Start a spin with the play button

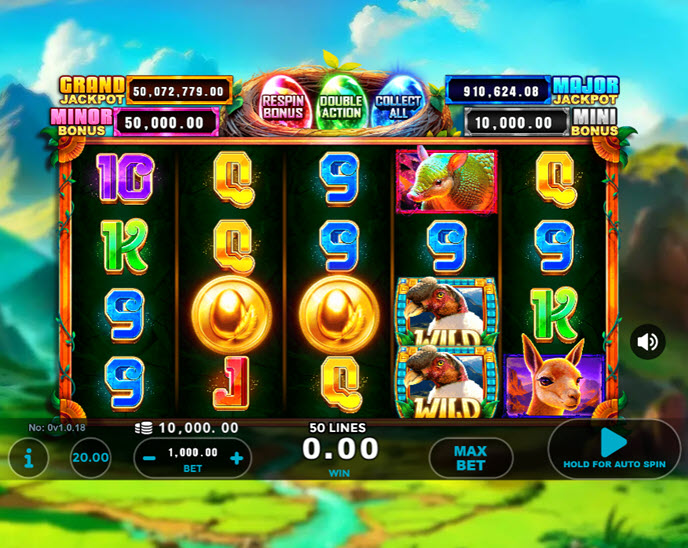[x=613, y=443]
